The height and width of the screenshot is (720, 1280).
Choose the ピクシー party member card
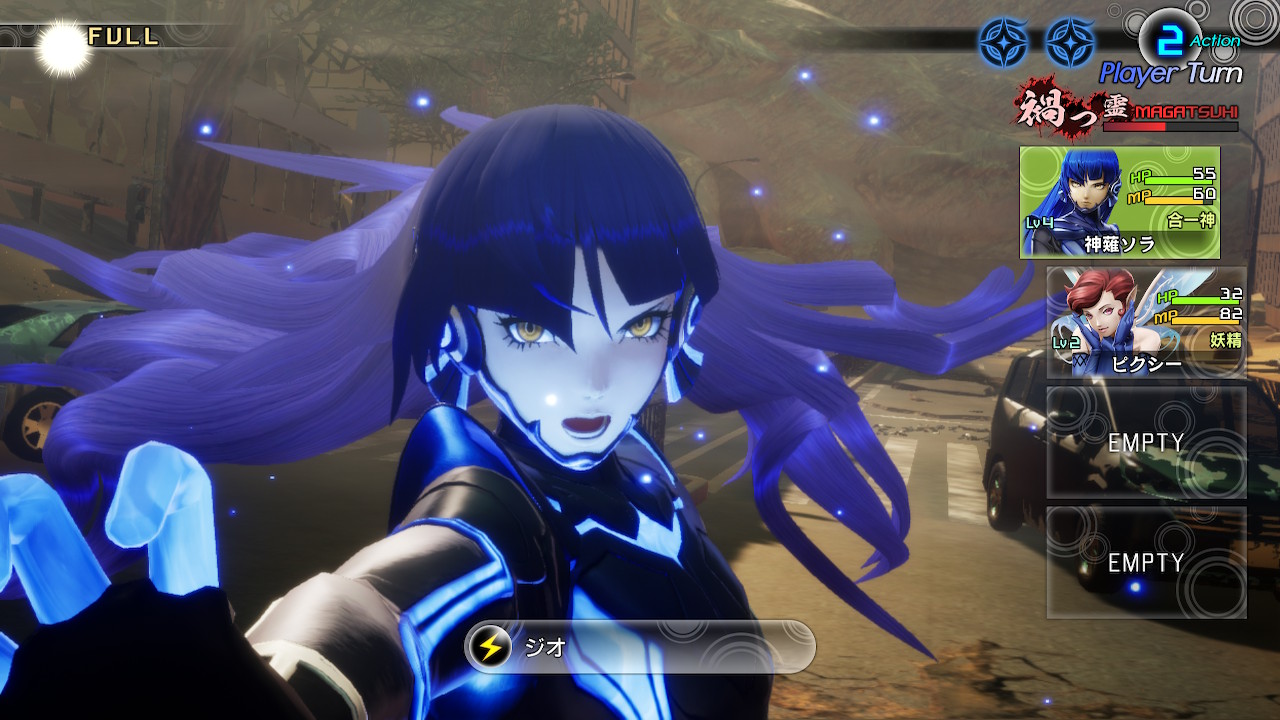click(1146, 322)
